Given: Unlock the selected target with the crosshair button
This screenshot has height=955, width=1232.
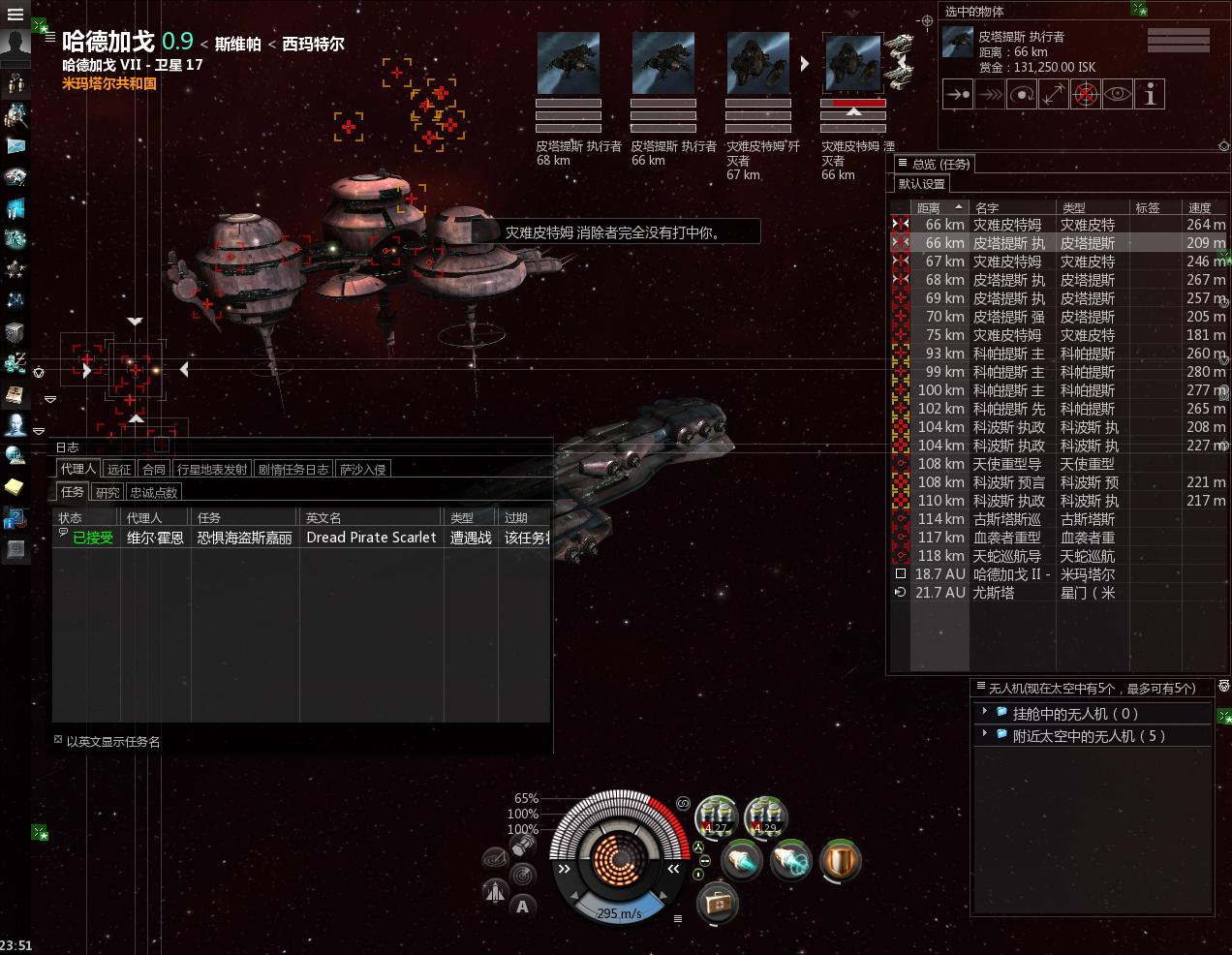Looking at the screenshot, I should (x=1085, y=95).
